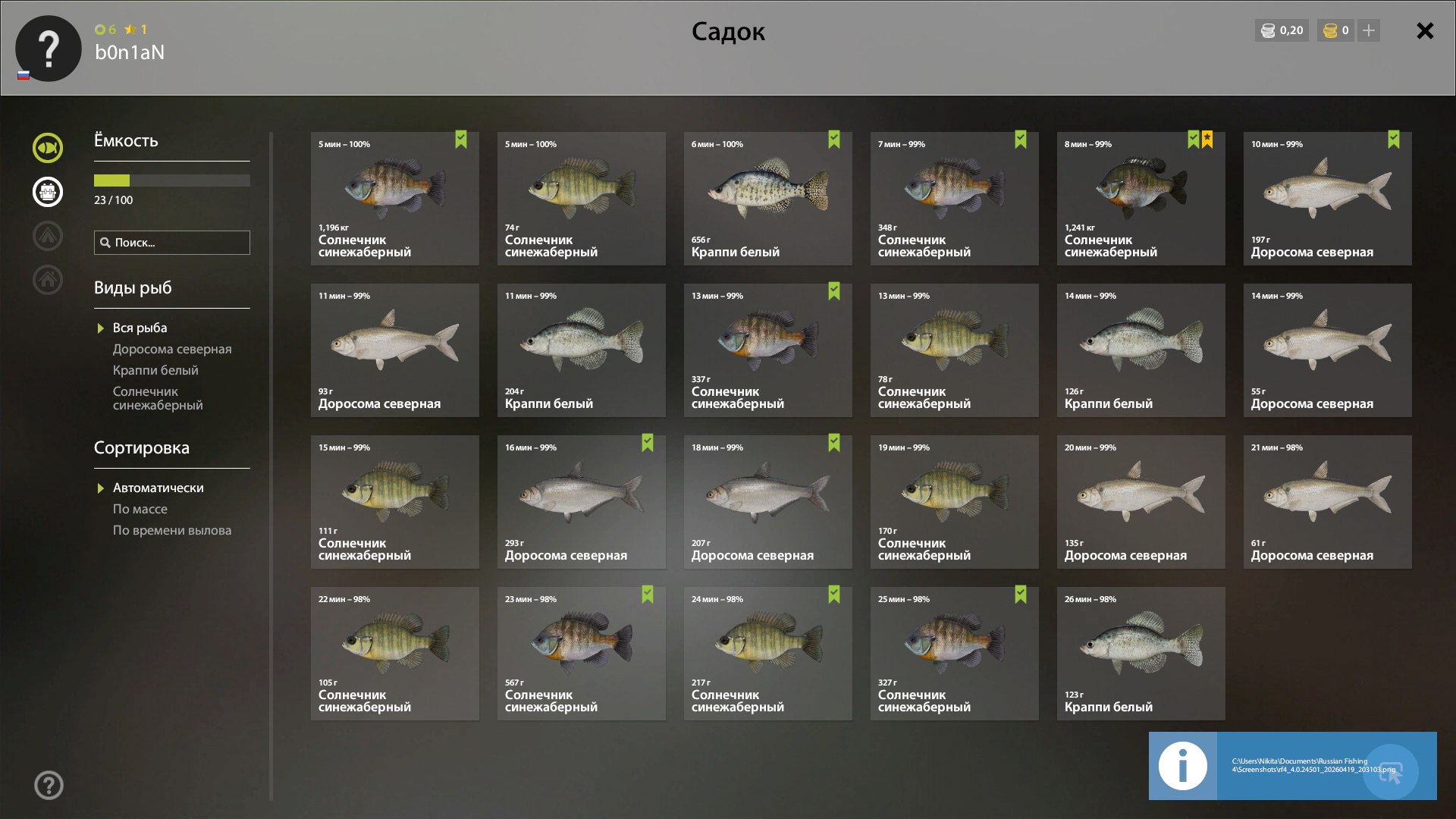
Task: Show Вся рыба (all fish) filter
Action: (x=140, y=328)
